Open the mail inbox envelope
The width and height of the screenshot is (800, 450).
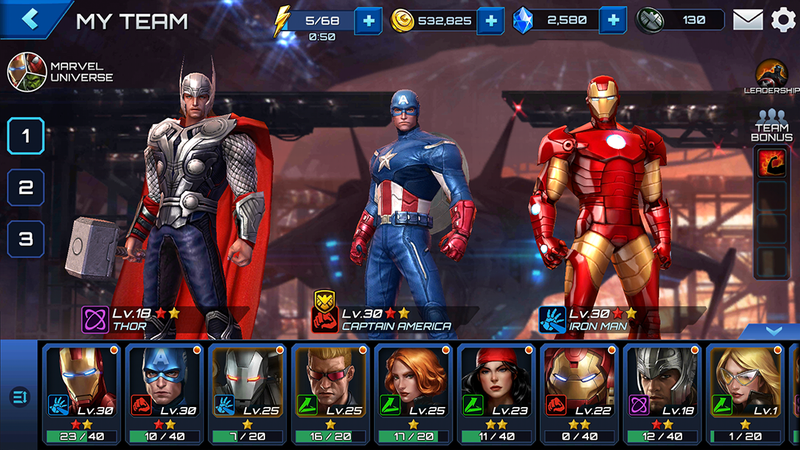coord(747,20)
